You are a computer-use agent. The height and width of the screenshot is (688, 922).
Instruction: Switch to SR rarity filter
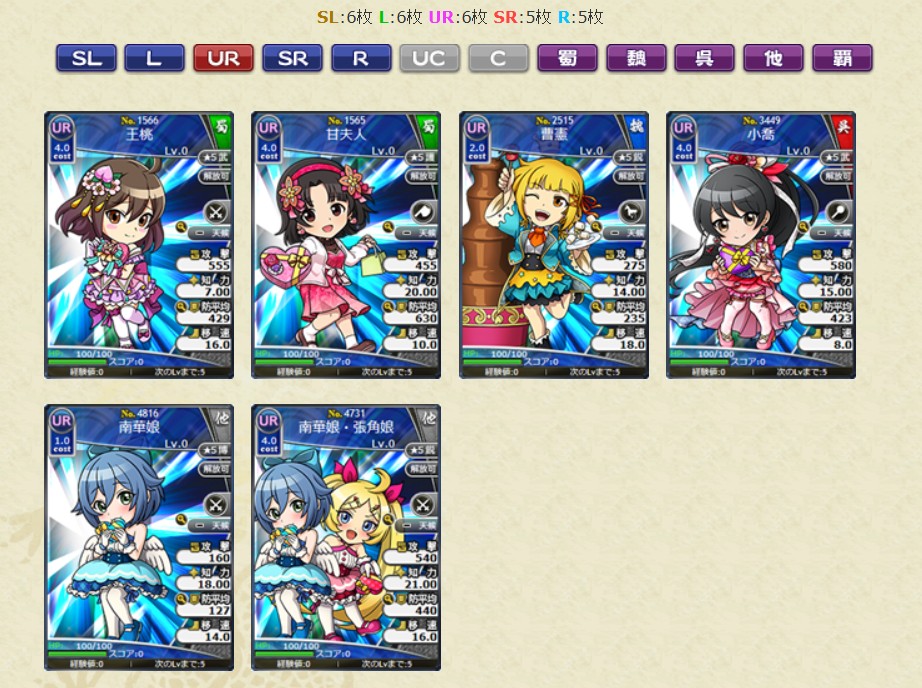point(292,58)
